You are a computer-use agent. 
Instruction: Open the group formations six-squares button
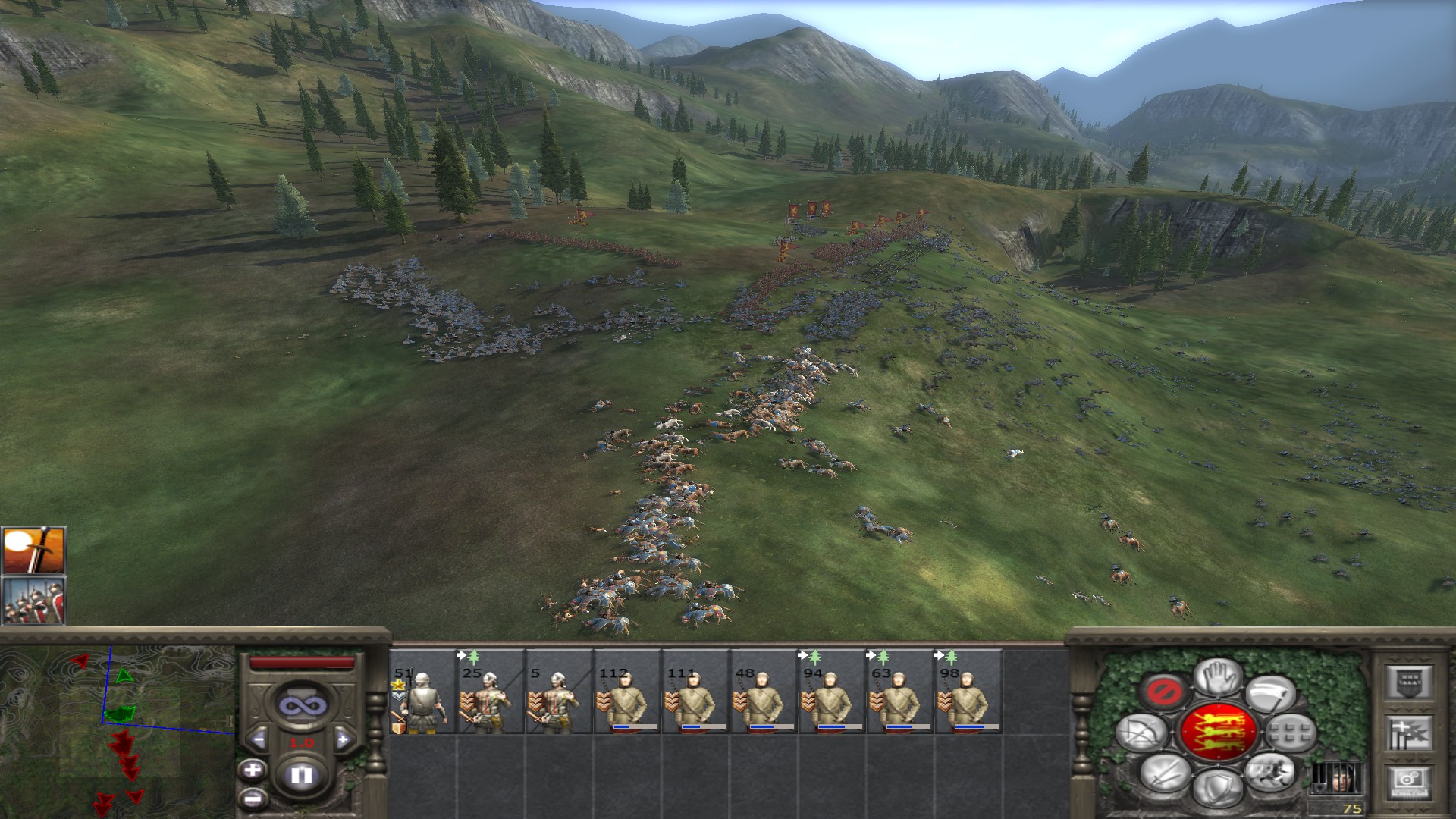(1289, 733)
